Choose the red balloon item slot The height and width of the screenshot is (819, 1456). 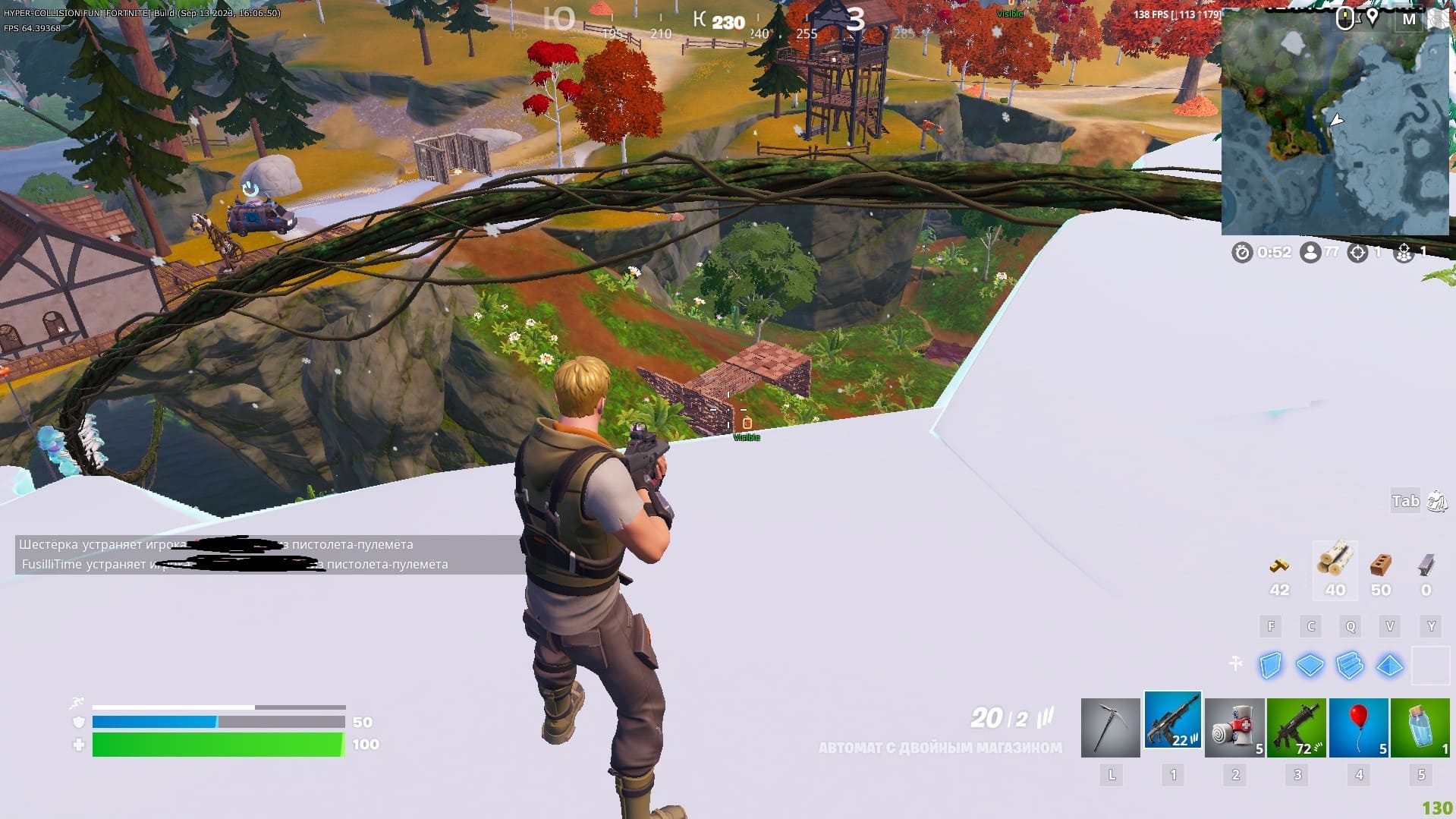tap(1358, 727)
